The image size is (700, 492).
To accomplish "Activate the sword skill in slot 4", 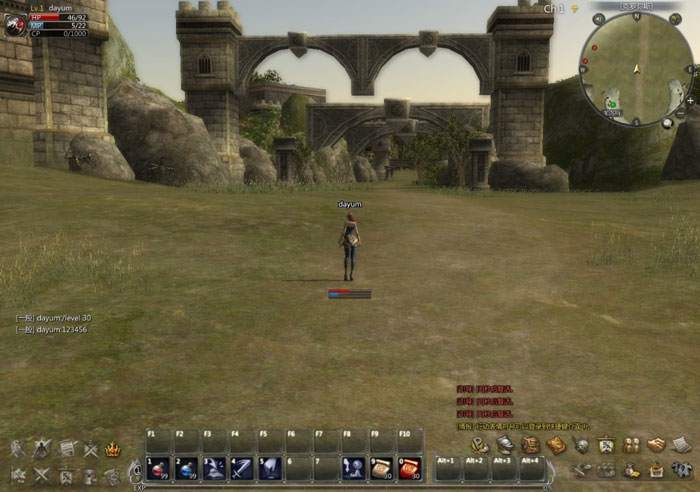I will 242,468.
